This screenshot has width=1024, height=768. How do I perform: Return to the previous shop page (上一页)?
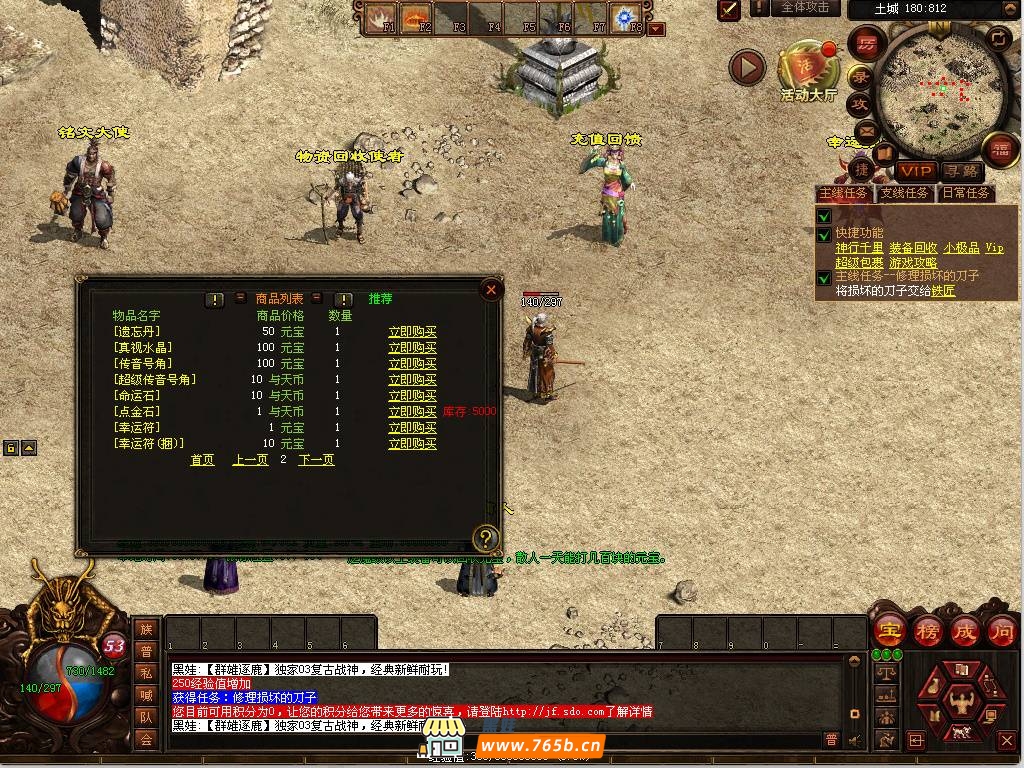[x=250, y=460]
